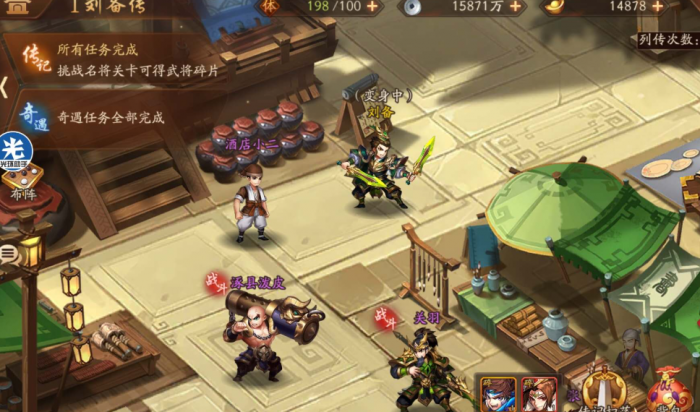The image size is (700, 412).
Task: Tap the 光环助手 assistant overlay icon
Action: click(16, 150)
